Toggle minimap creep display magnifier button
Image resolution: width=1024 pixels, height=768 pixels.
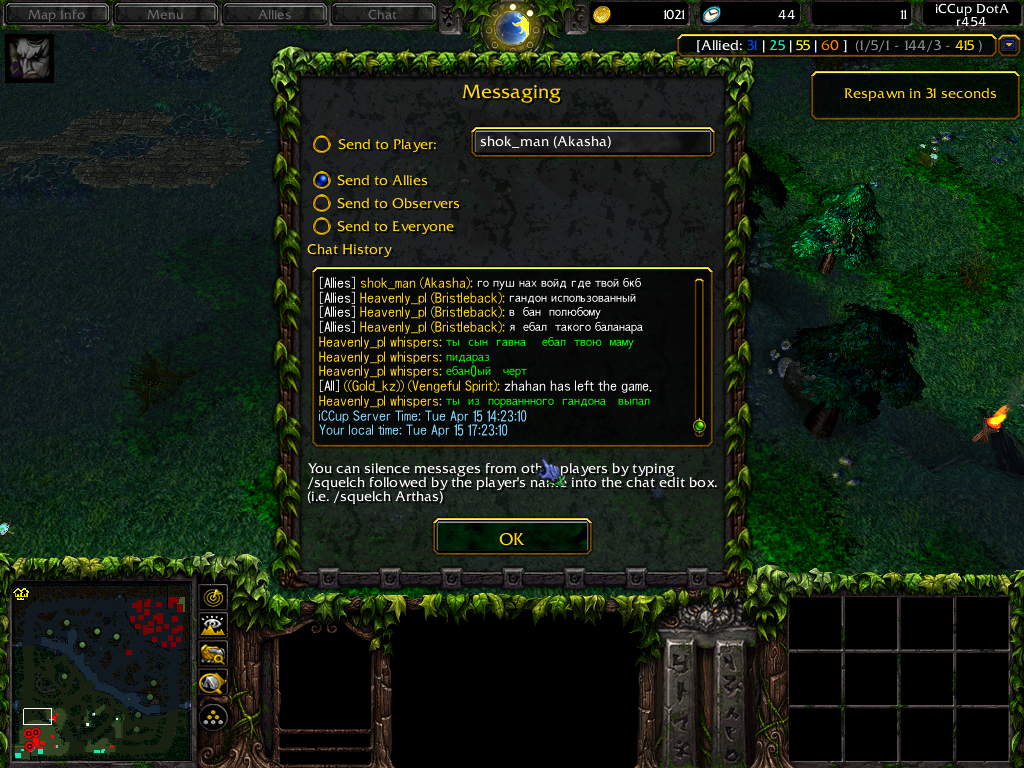pos(213,685)
